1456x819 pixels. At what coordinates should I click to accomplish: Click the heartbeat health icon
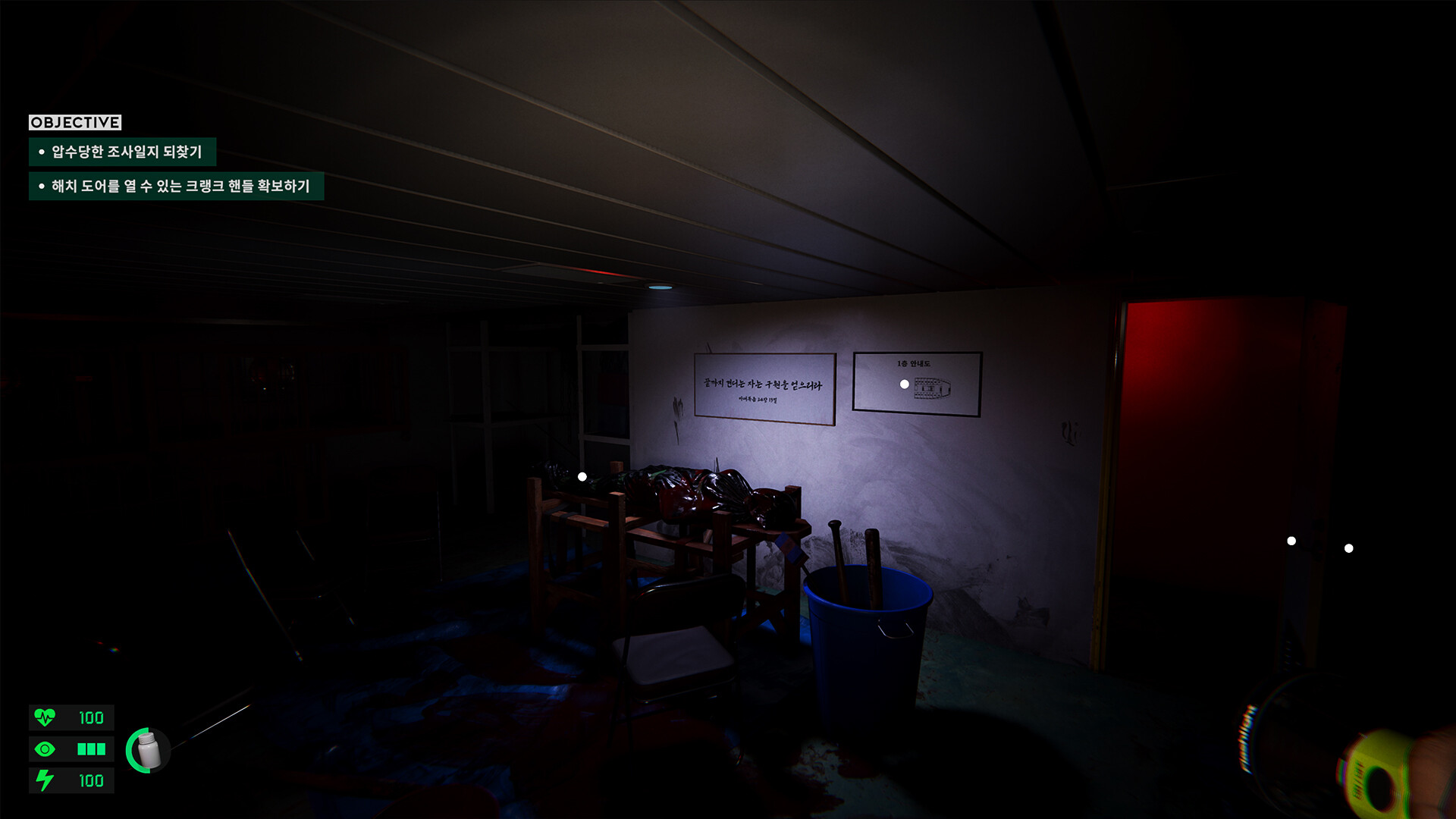click(x=45, y=717)
